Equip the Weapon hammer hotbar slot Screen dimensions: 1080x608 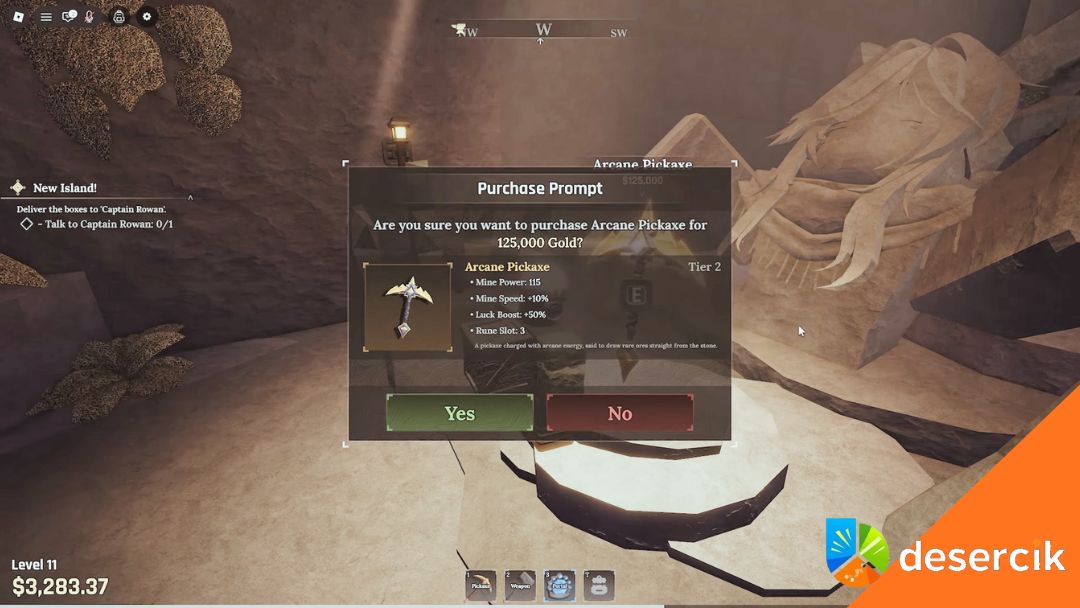(520, 585)
